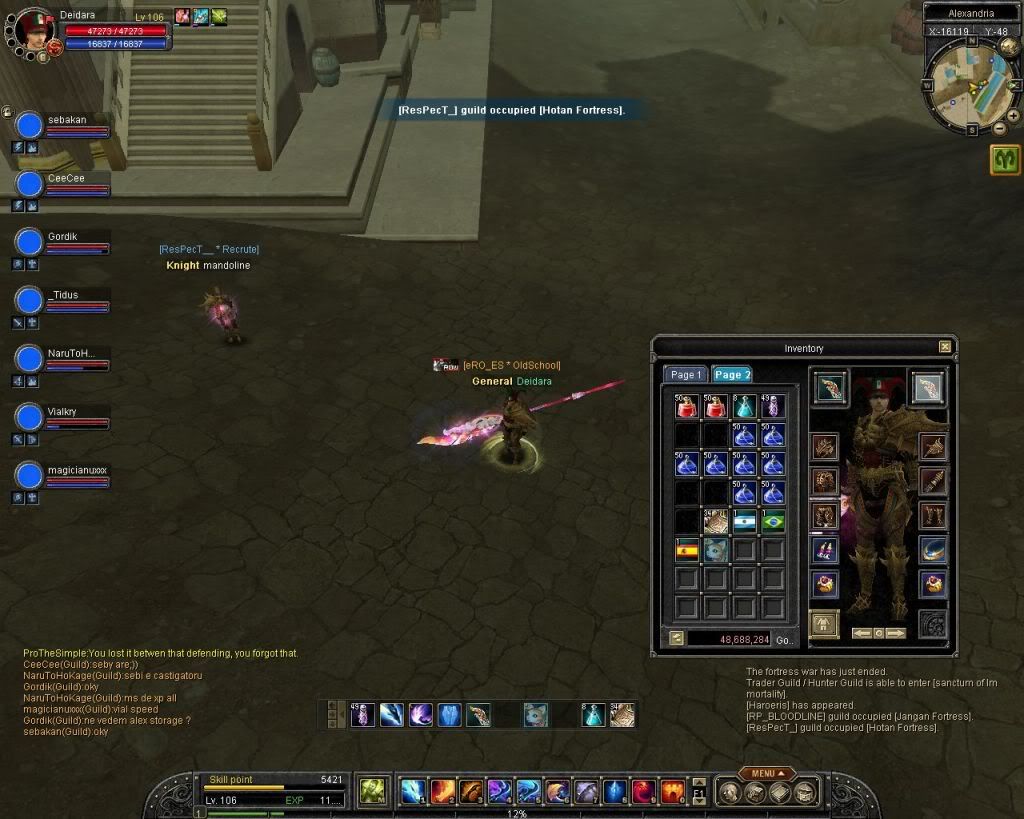Select the Spain flag item
The height and width of the screenshot is (819, 1024).
[687, 549]
